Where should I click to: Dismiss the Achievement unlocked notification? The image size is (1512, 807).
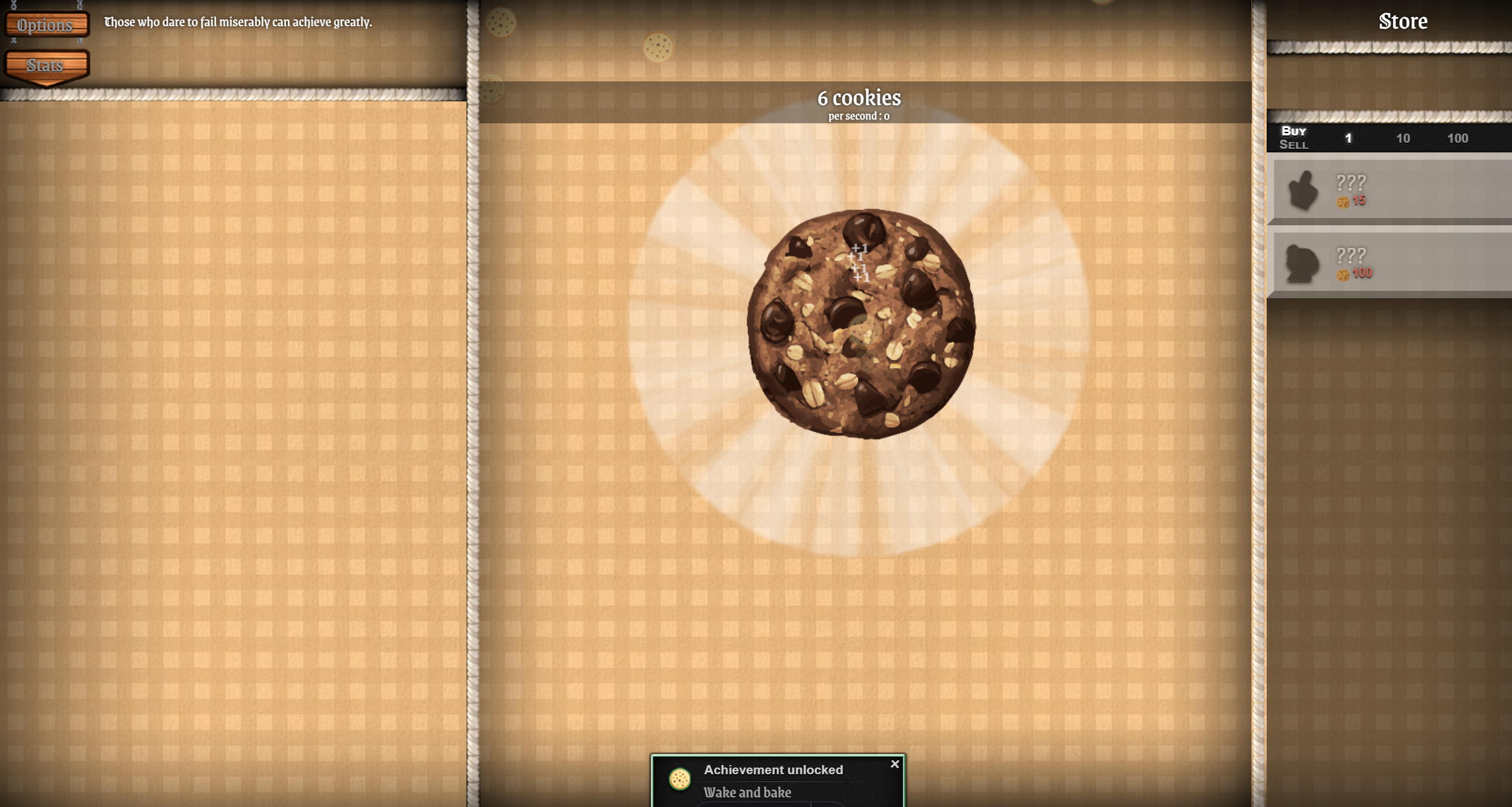895,764
